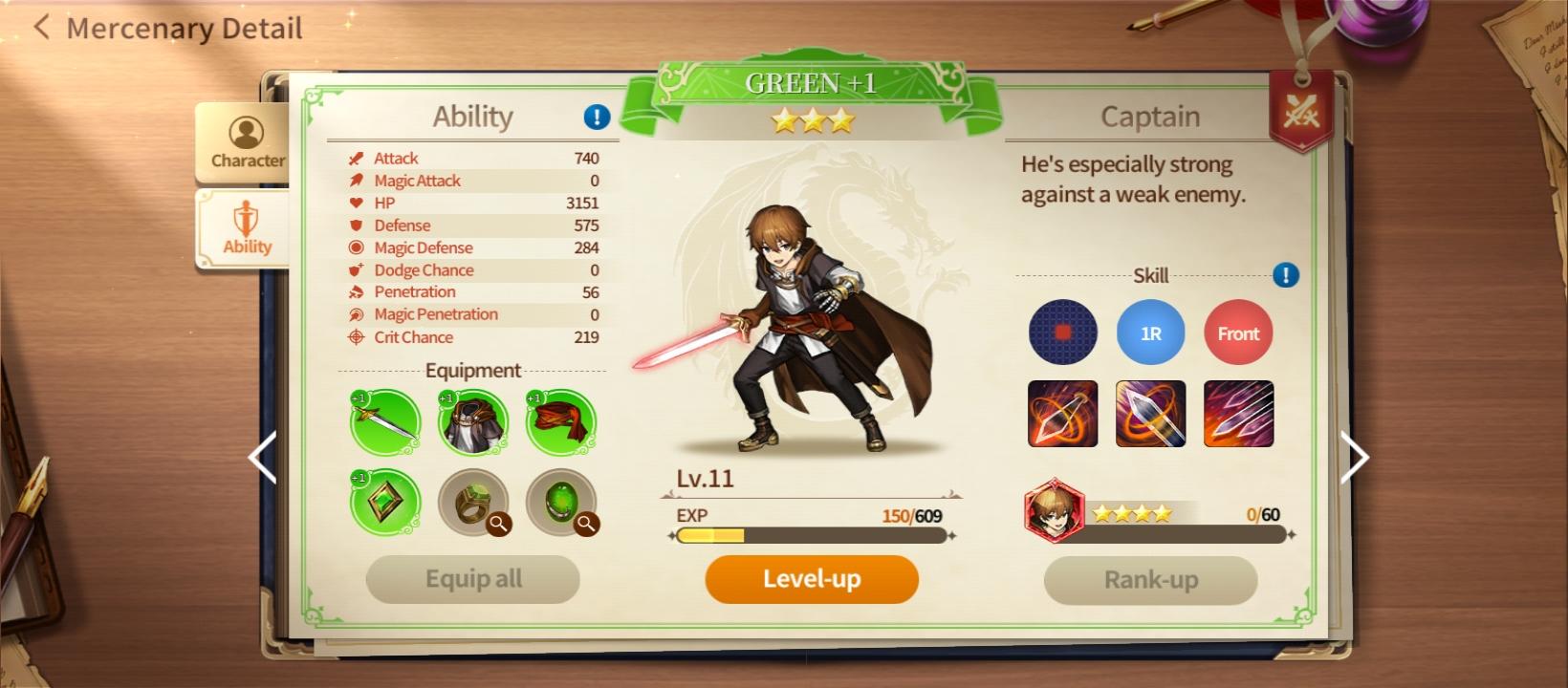
Task: Select the sword equipment slot
Action: pos(383,423)
